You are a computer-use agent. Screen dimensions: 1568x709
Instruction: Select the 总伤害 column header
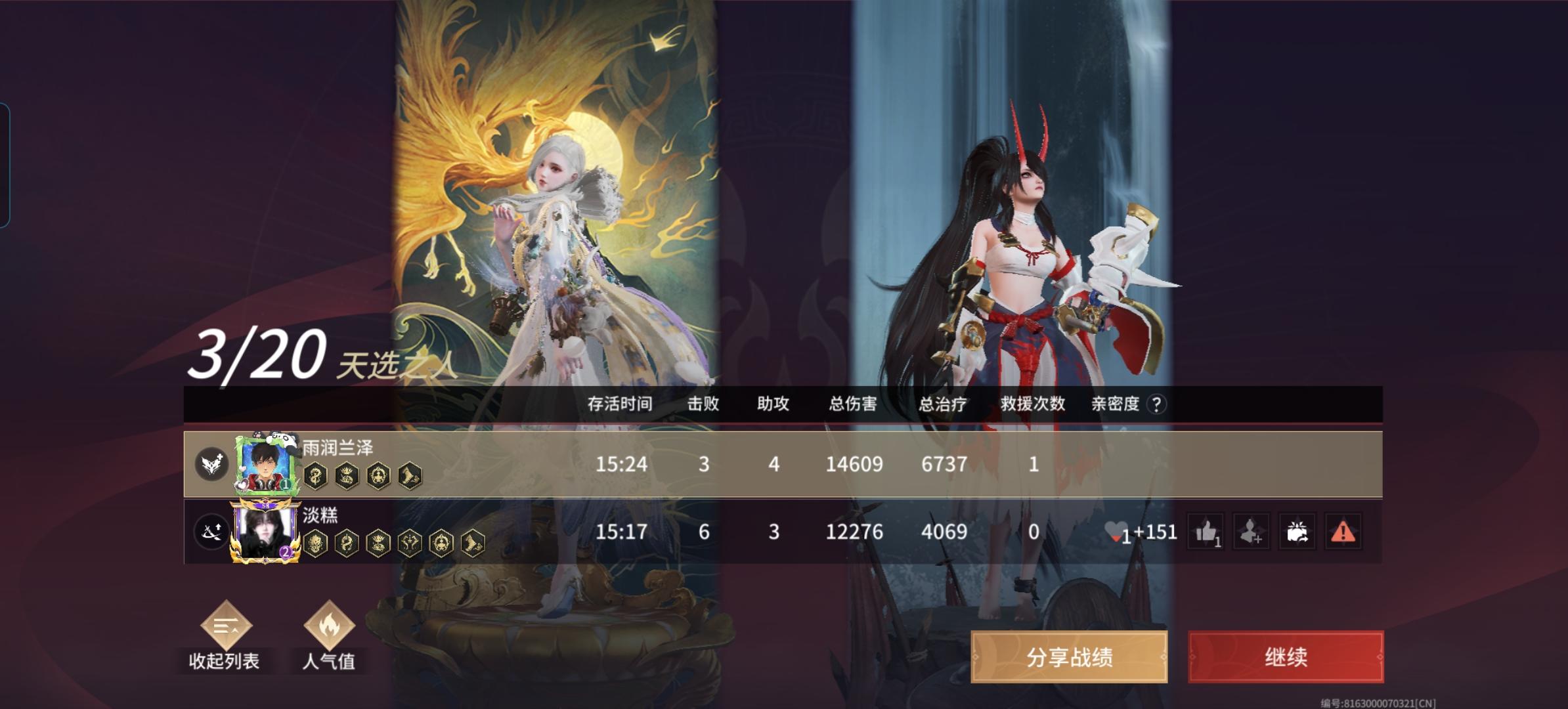852,406
